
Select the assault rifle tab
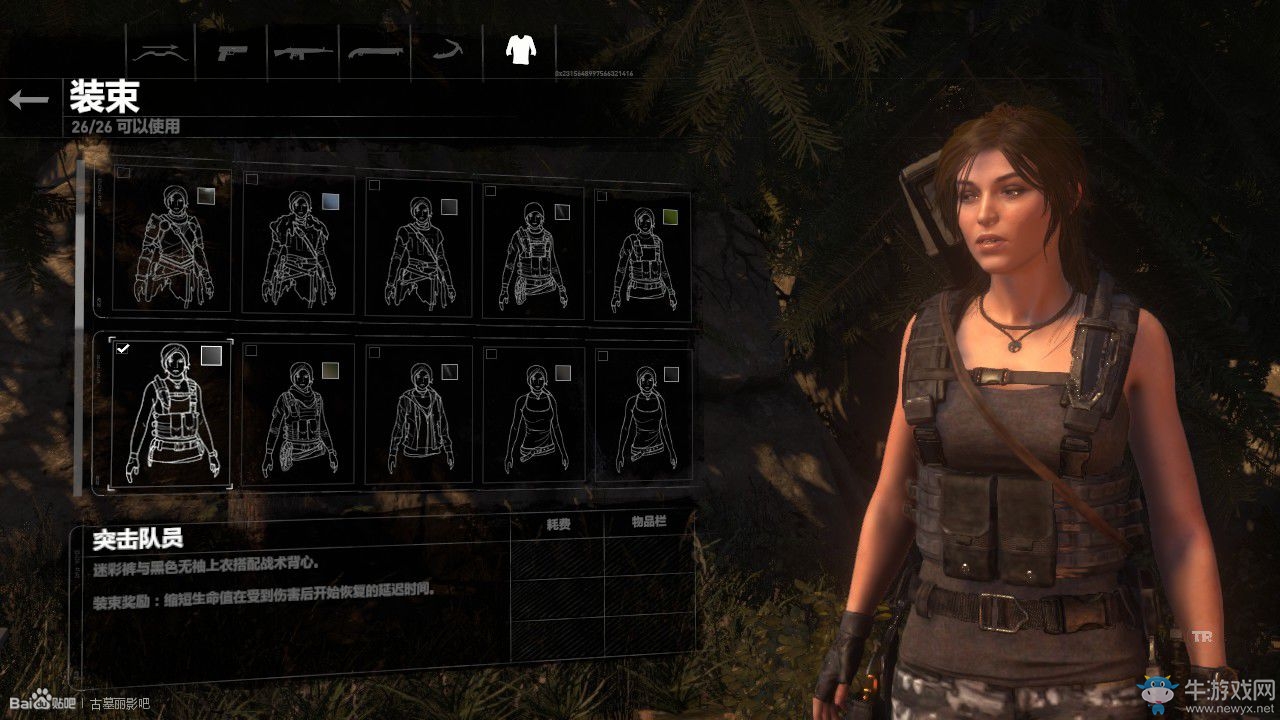click(x=303, y=50)
